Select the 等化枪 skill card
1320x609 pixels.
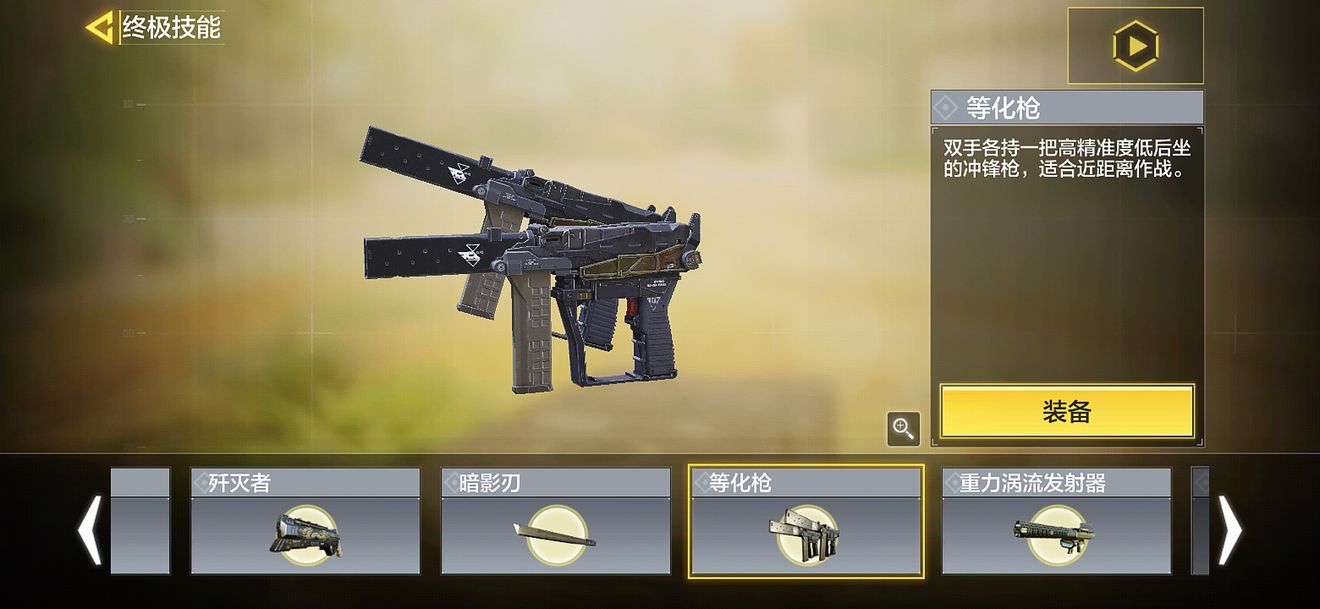point(806,521)
